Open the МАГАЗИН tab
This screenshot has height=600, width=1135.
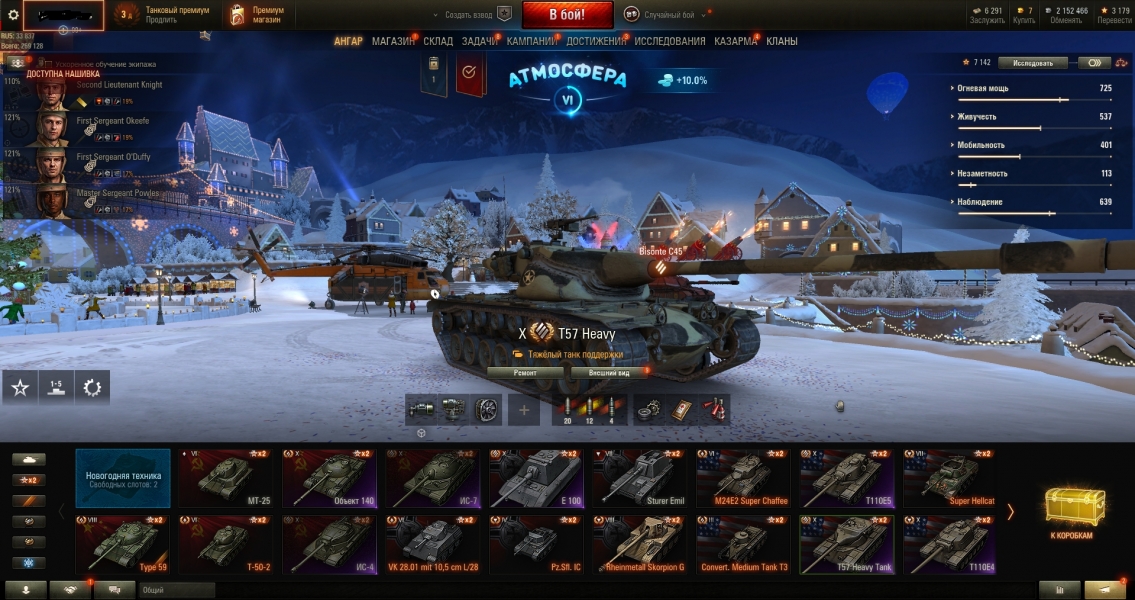point(393,42)
